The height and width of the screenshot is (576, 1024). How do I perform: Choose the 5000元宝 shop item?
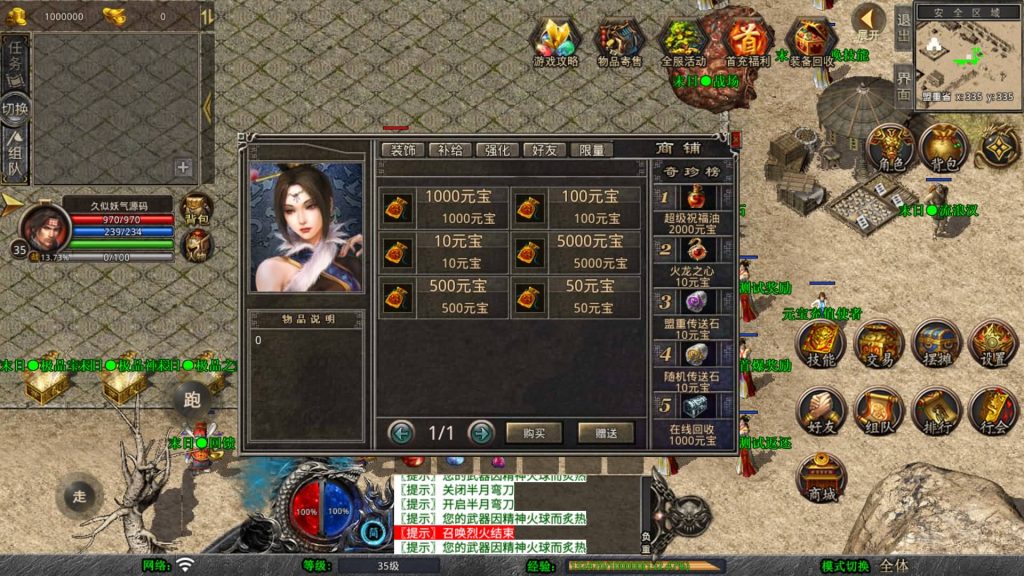576,252
